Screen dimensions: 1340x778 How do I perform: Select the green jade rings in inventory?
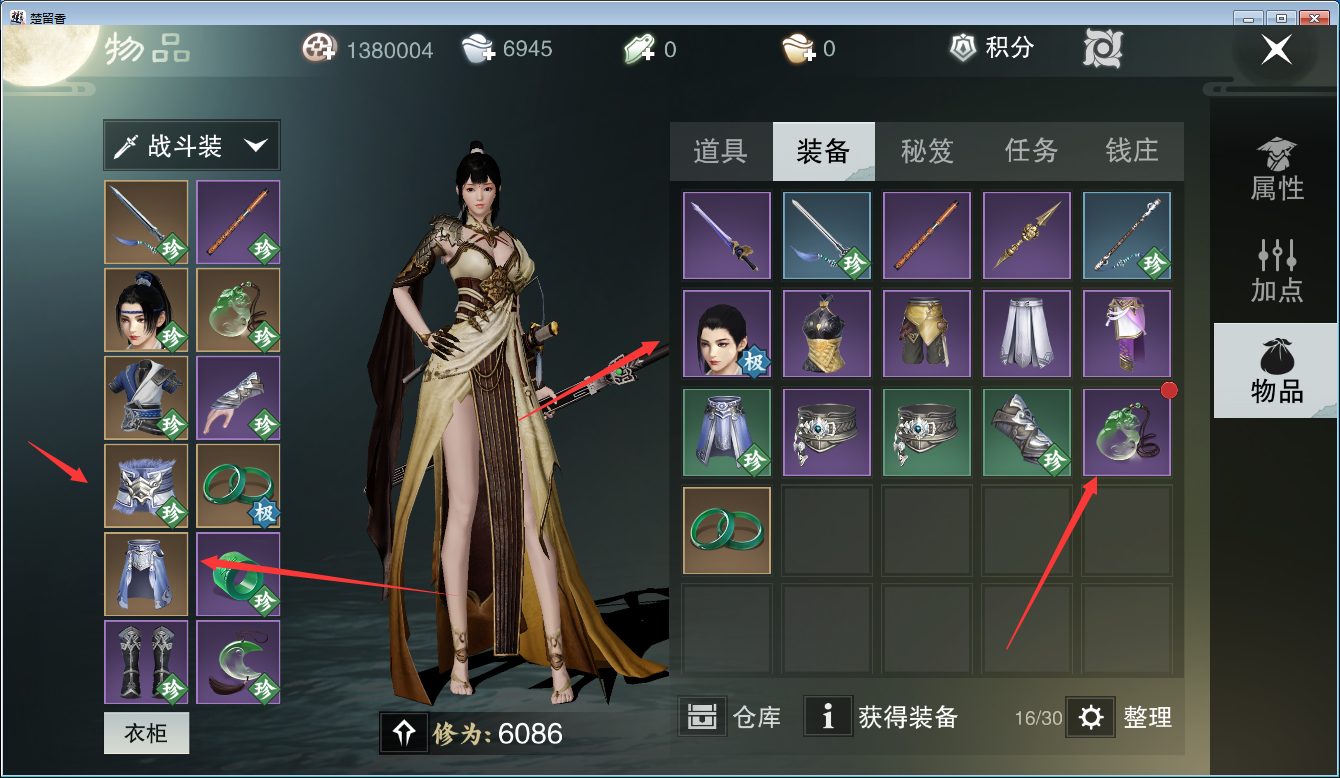click(727, 531)
